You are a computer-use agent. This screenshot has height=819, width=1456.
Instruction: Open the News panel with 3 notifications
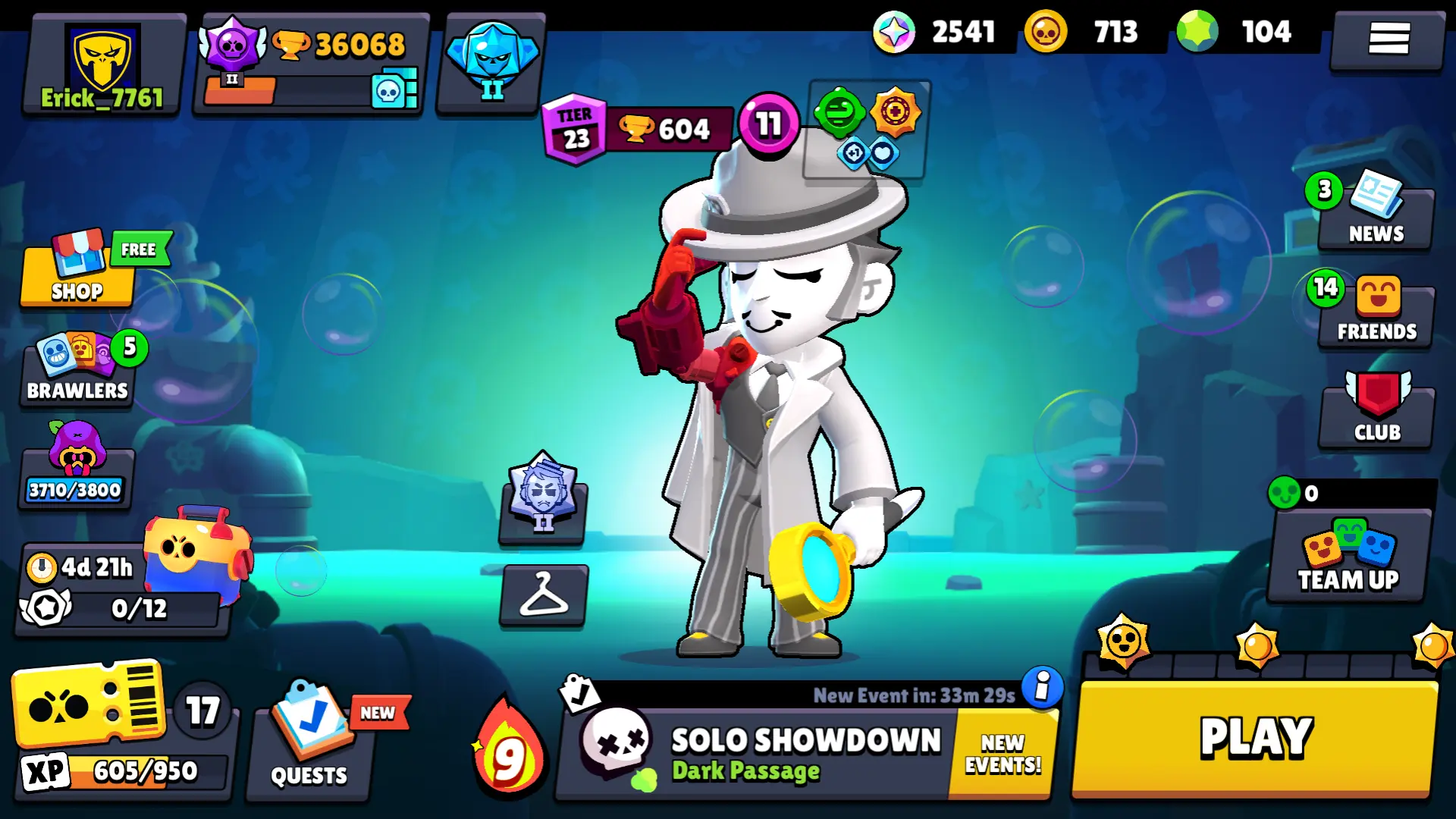[1375, 216]
